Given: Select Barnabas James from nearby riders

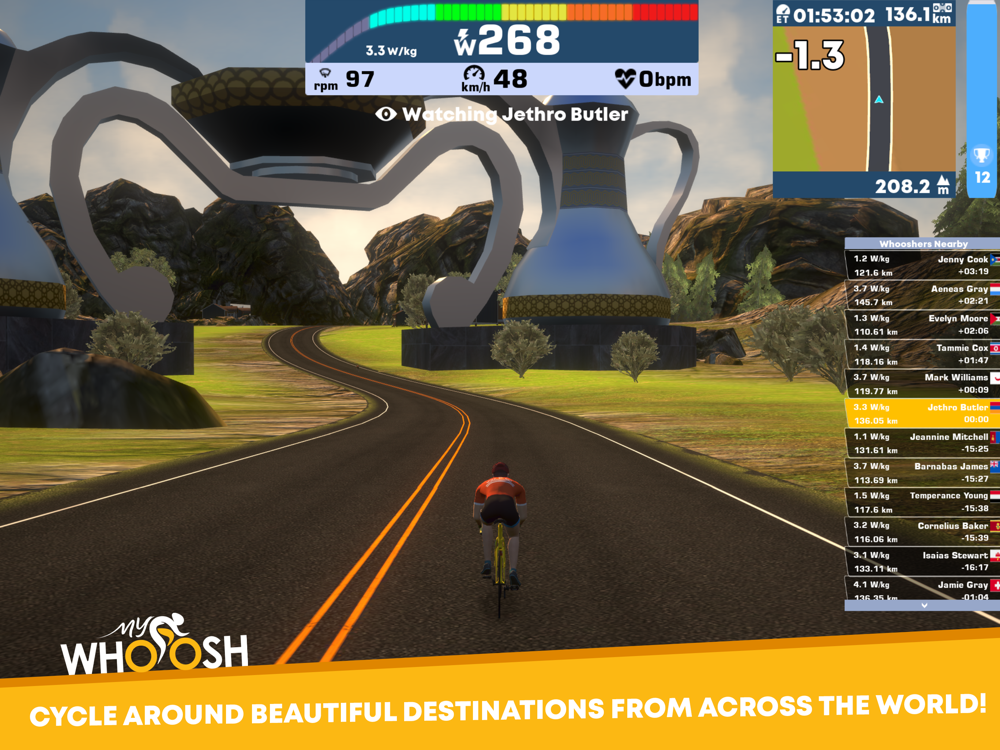Looking at the screenshot, I should click(922, 472).
